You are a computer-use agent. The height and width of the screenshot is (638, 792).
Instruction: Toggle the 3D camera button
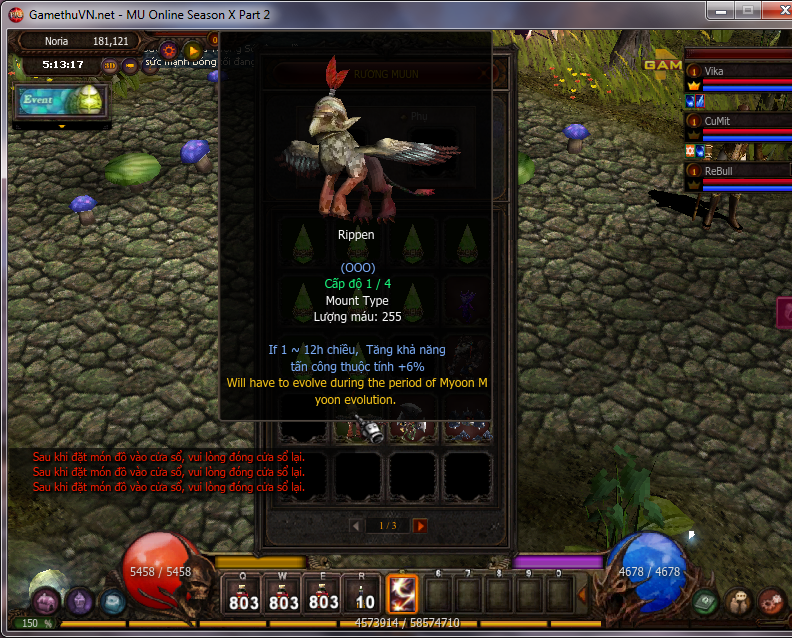point(111,66)
